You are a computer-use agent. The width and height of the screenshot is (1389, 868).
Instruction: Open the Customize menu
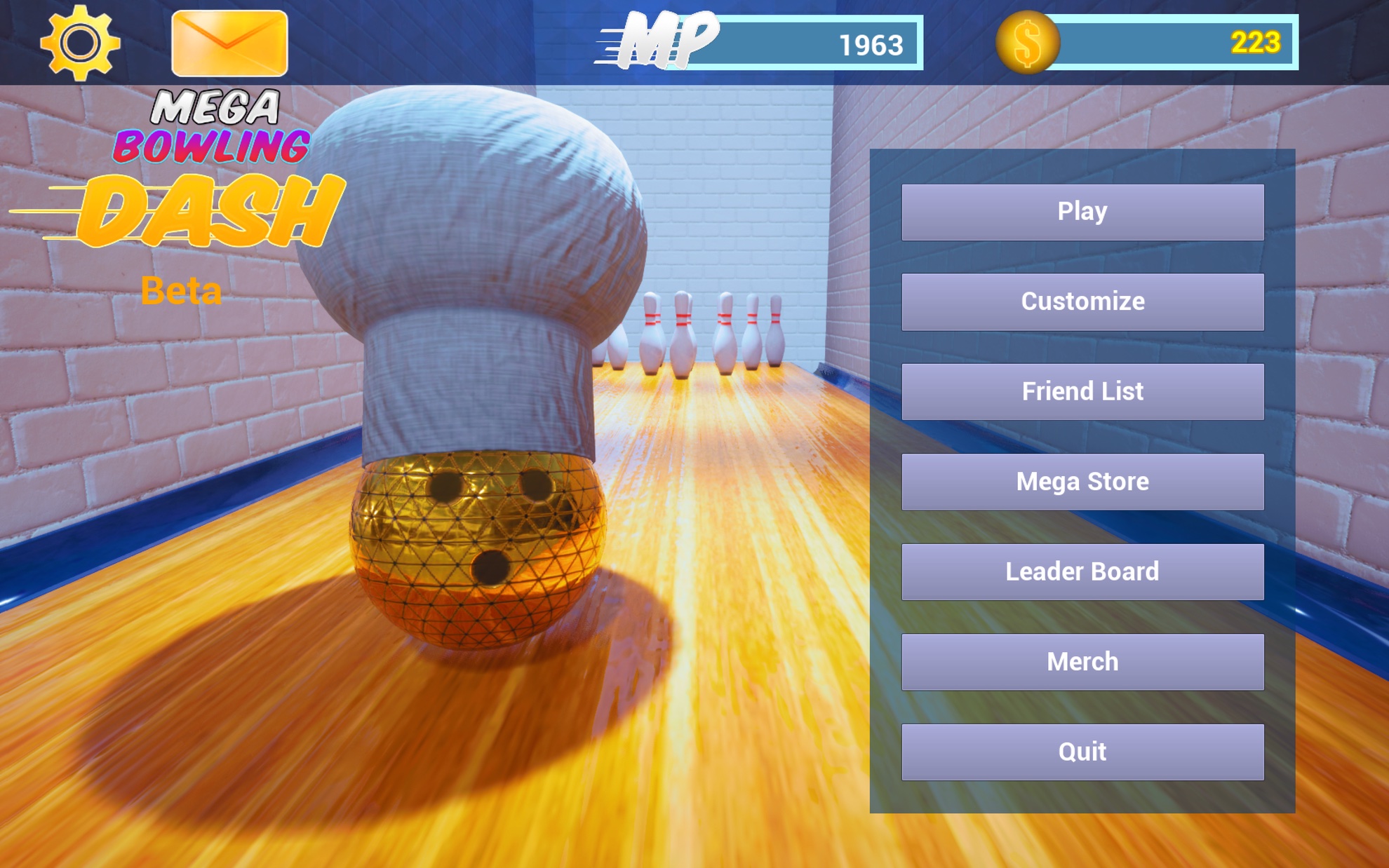[1081, 301]
